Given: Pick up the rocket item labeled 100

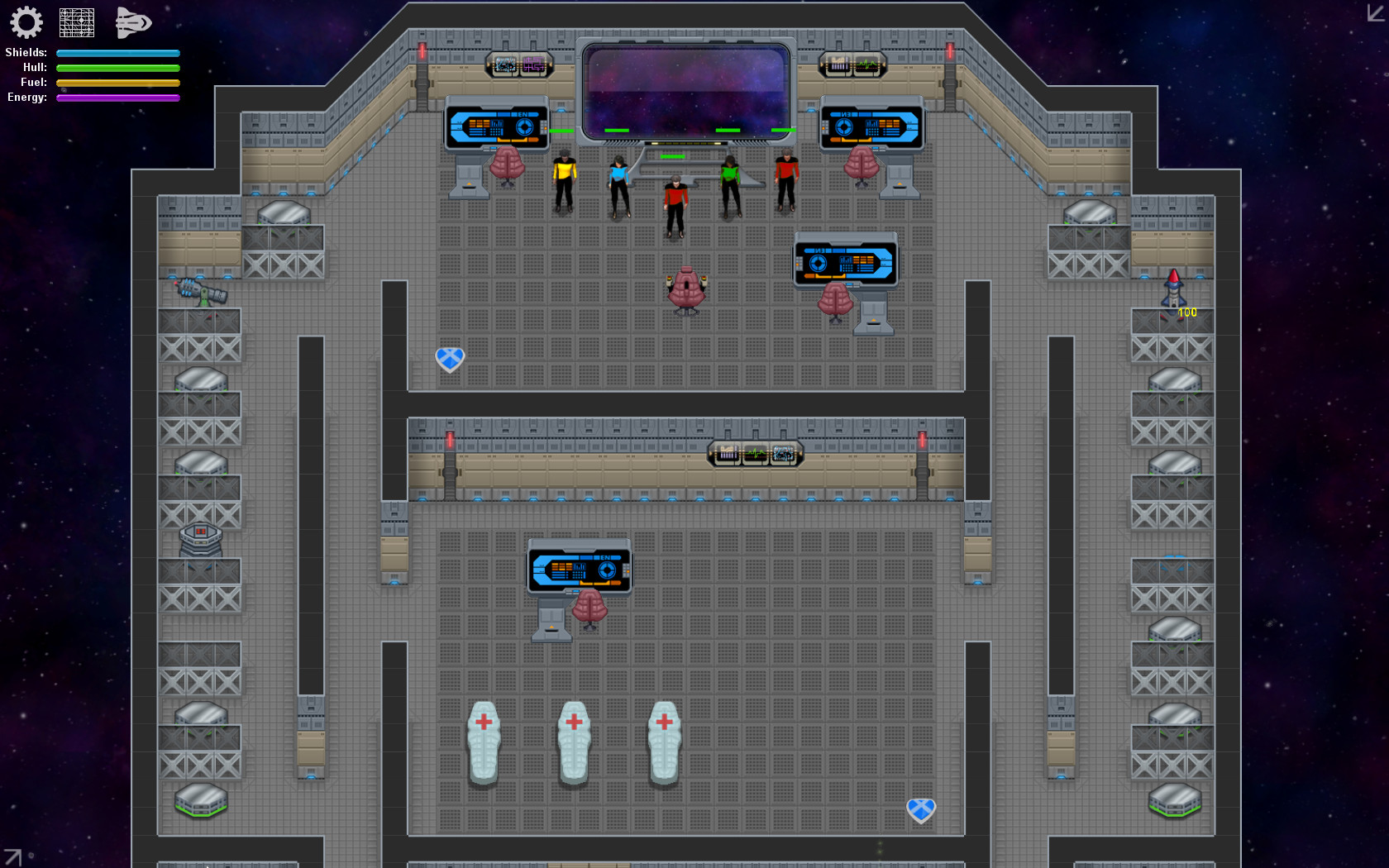Looking at the screenshot, I should 1172,291.
